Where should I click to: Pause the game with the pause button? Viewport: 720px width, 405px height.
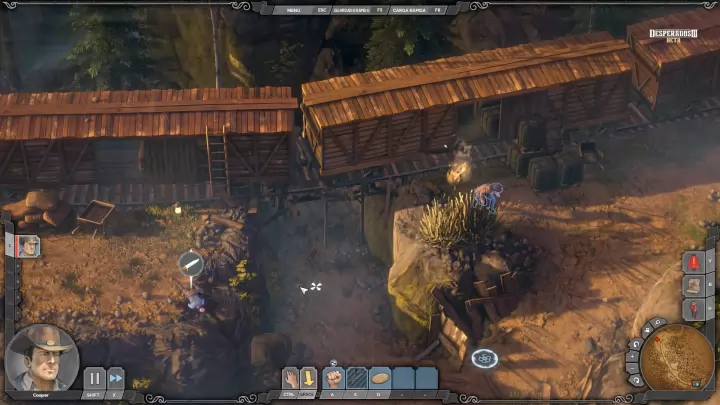point(93,378)
